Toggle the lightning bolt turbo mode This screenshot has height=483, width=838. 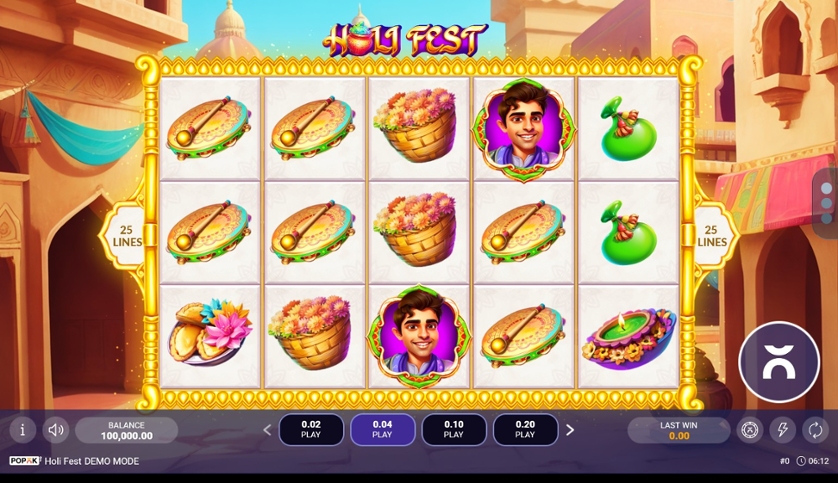click(783, 430)
